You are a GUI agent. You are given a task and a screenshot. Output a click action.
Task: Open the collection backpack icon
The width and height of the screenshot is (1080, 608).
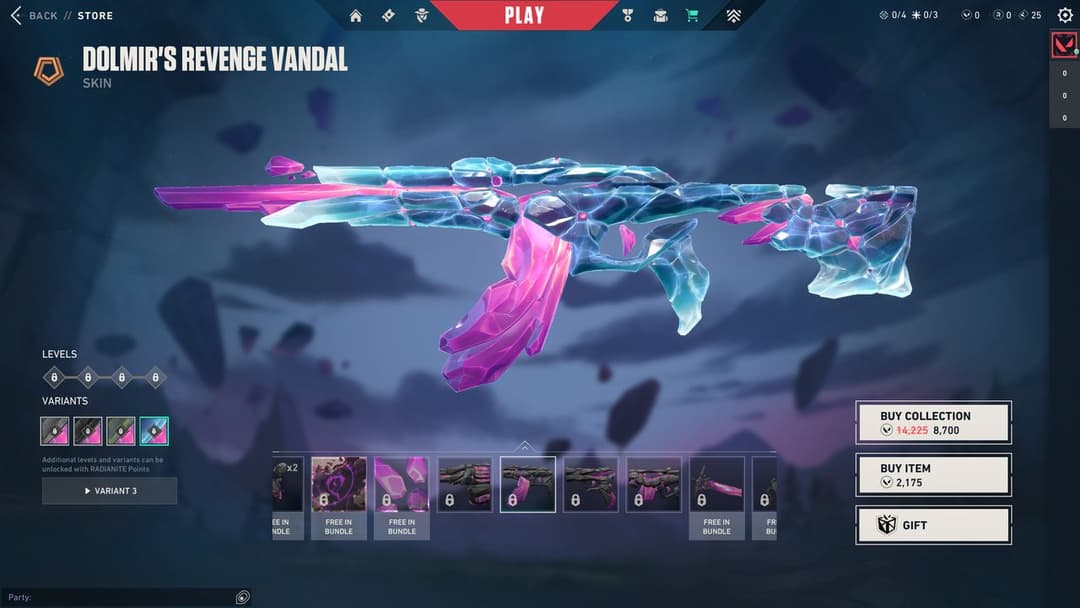[660, 15]
